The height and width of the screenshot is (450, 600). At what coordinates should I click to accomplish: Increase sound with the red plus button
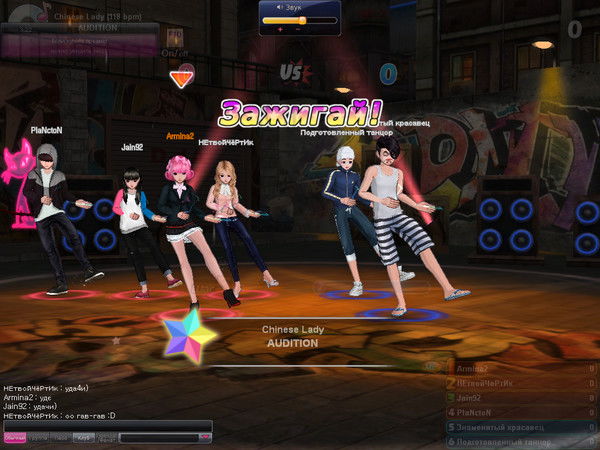pos(280,30)
